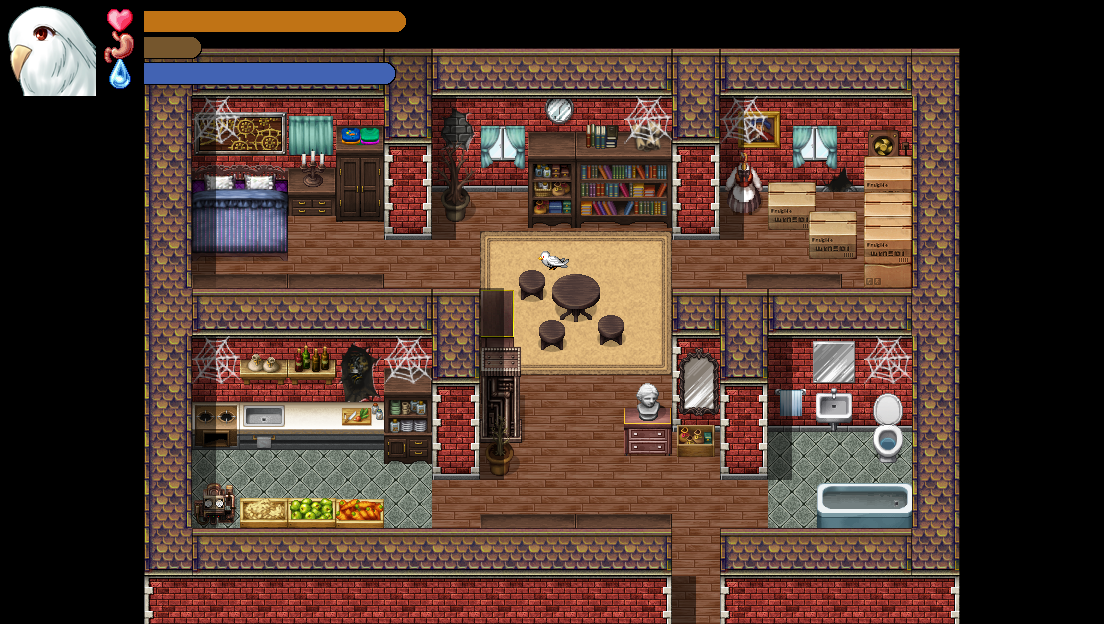Viewport: 1104px width, 624px height.
Task: Click the white bird character portrait
Action: 51,50
